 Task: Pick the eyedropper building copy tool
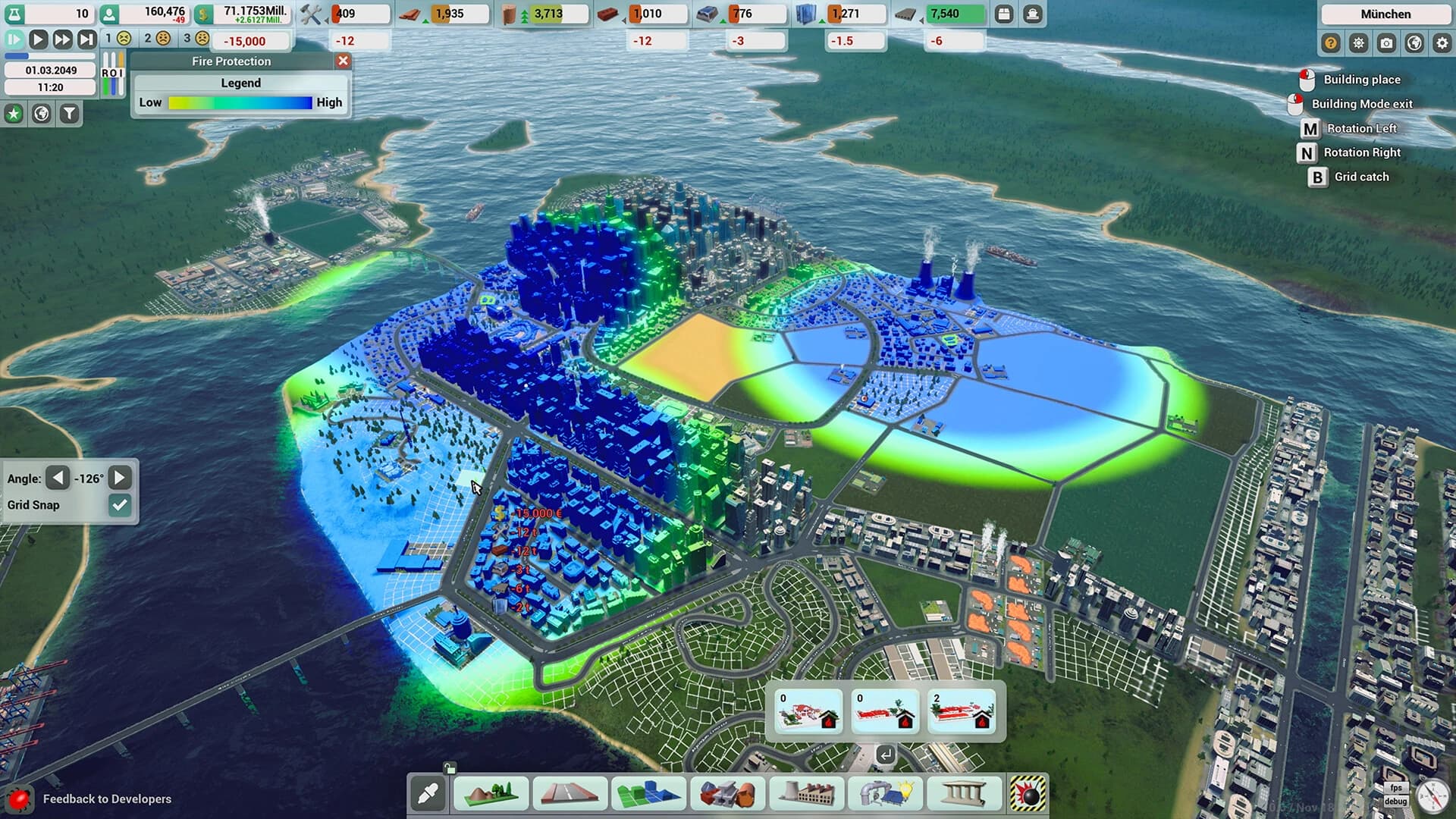427,794
